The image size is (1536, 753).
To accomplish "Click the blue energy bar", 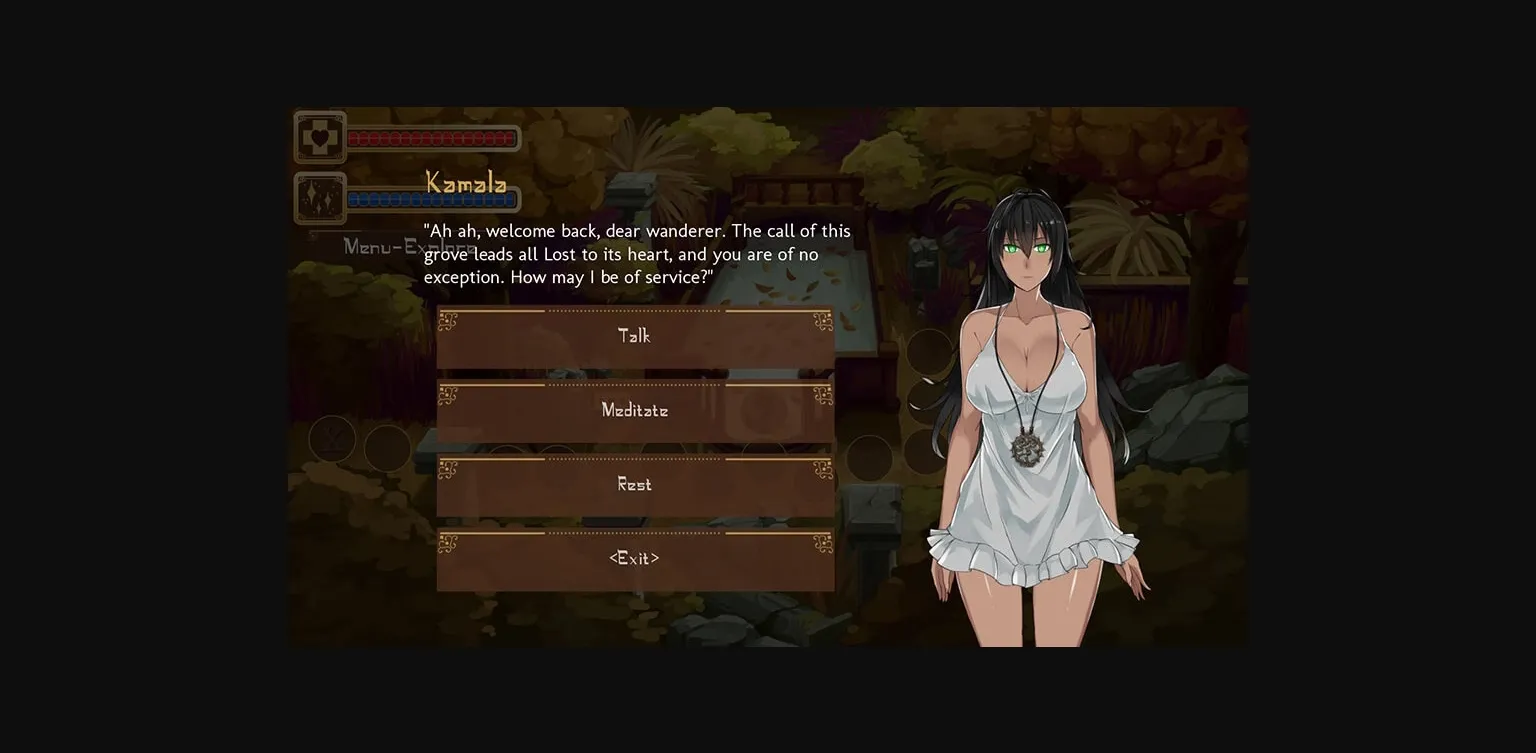I will pos(432,199).
